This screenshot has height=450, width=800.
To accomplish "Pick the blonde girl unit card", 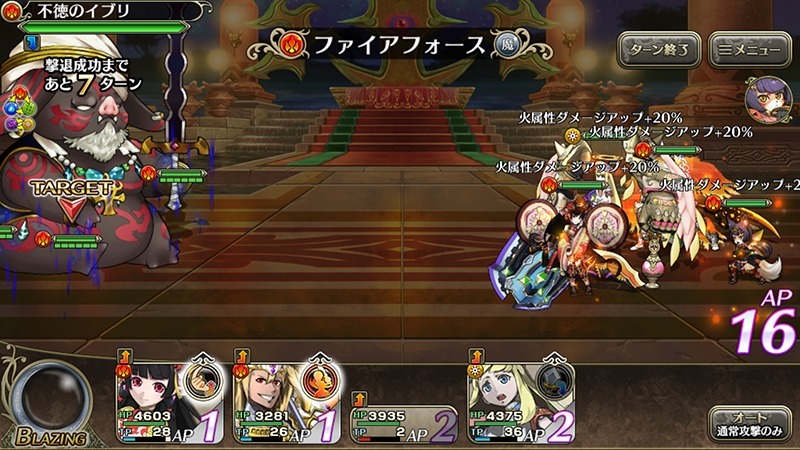I will point(498,394).
